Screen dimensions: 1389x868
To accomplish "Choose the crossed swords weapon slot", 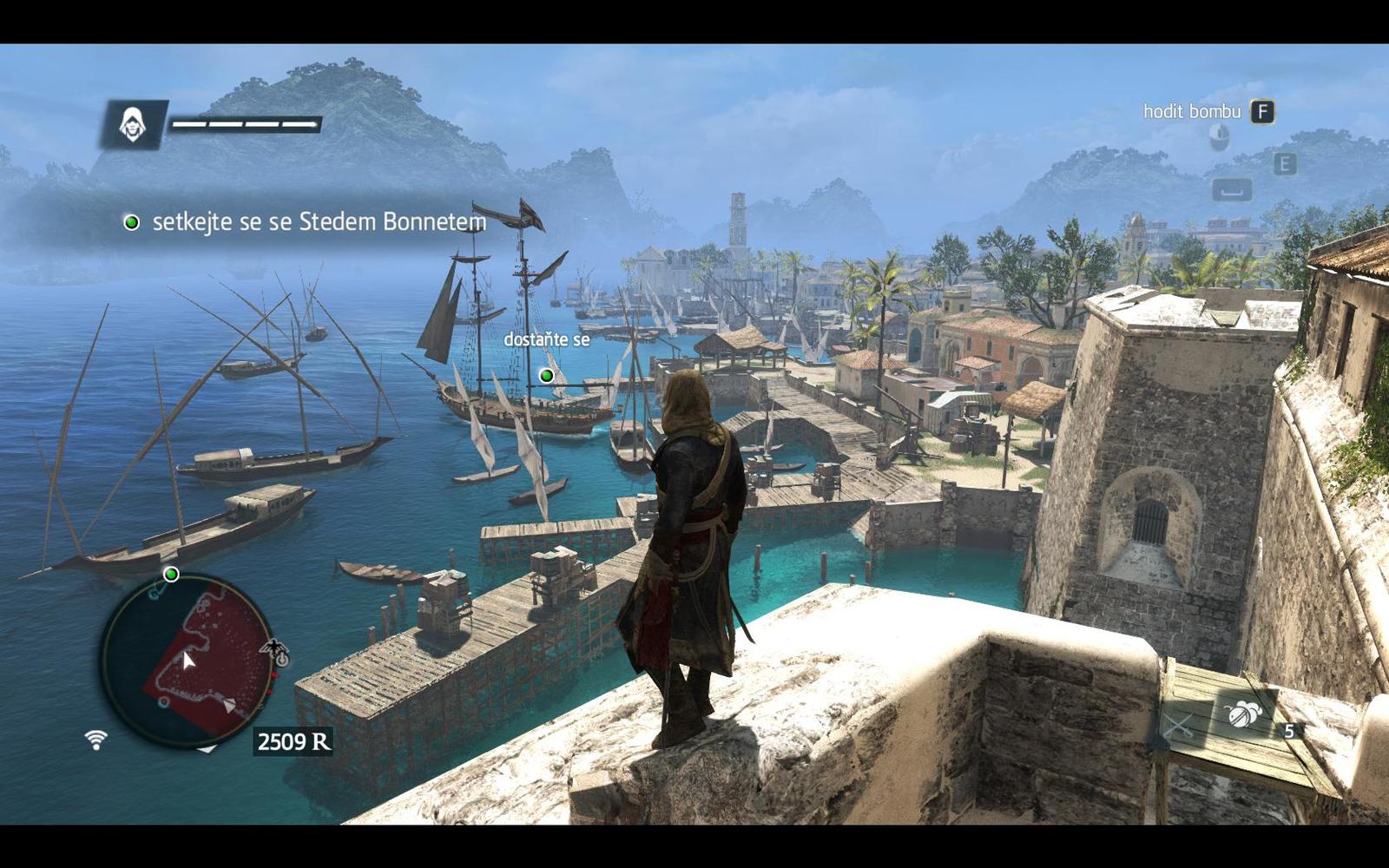I will click(1178, 726).
